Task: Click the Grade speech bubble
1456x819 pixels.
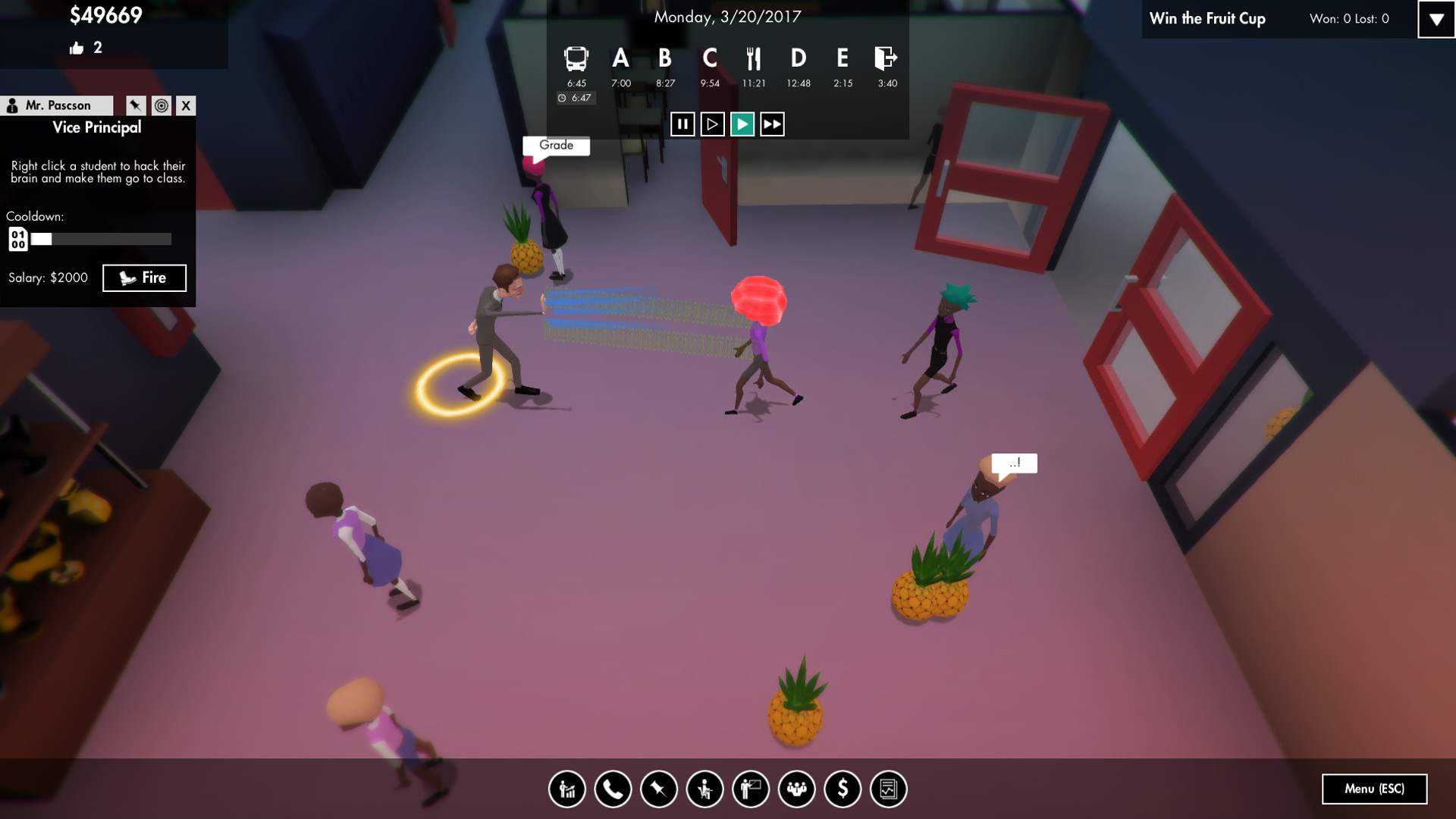Action: [556, 146]
